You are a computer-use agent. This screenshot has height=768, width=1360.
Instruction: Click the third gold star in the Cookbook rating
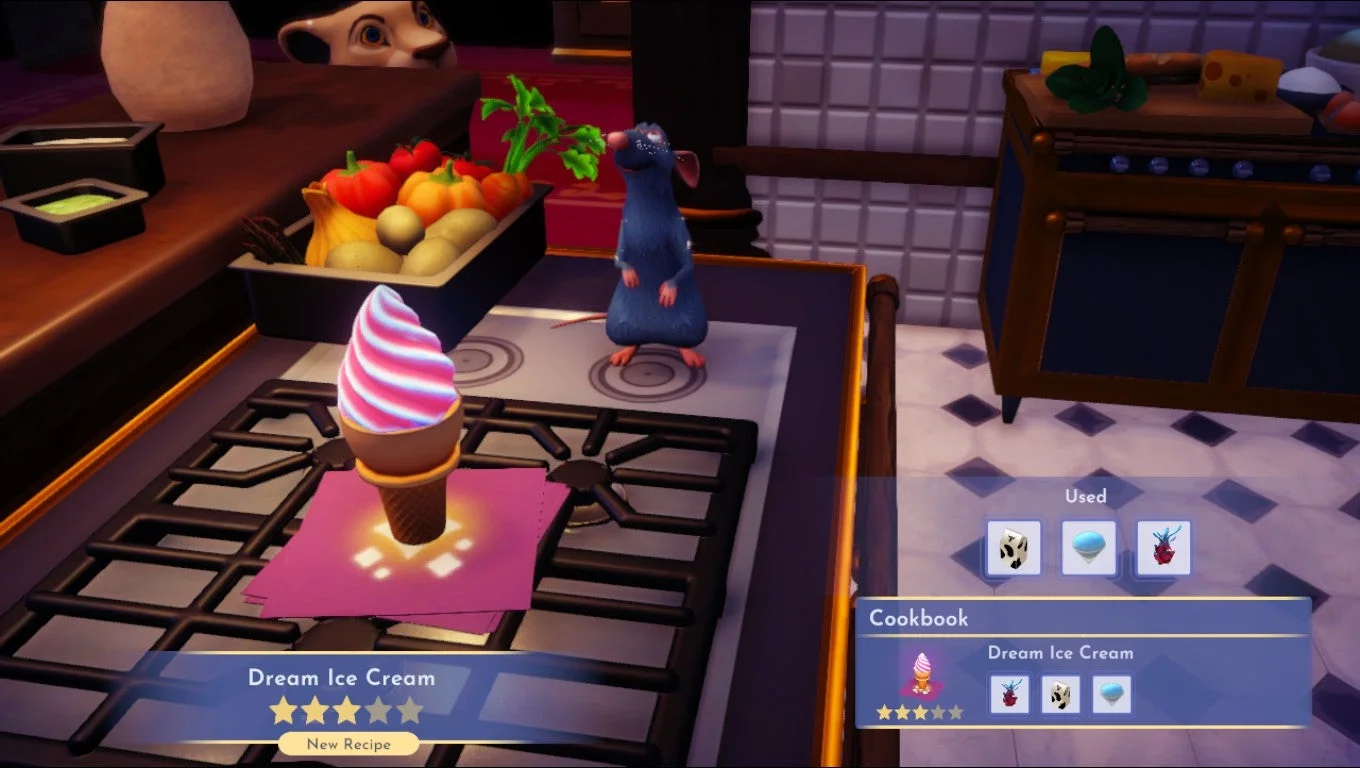click(921, 714)
